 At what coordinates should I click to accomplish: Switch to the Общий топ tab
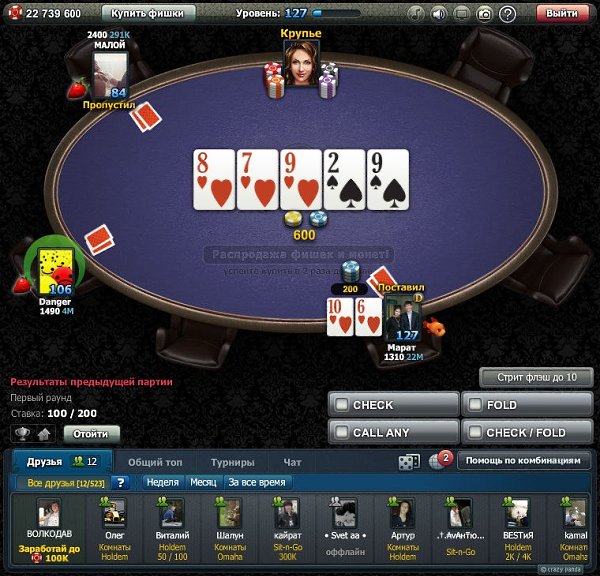pos(154,462)
